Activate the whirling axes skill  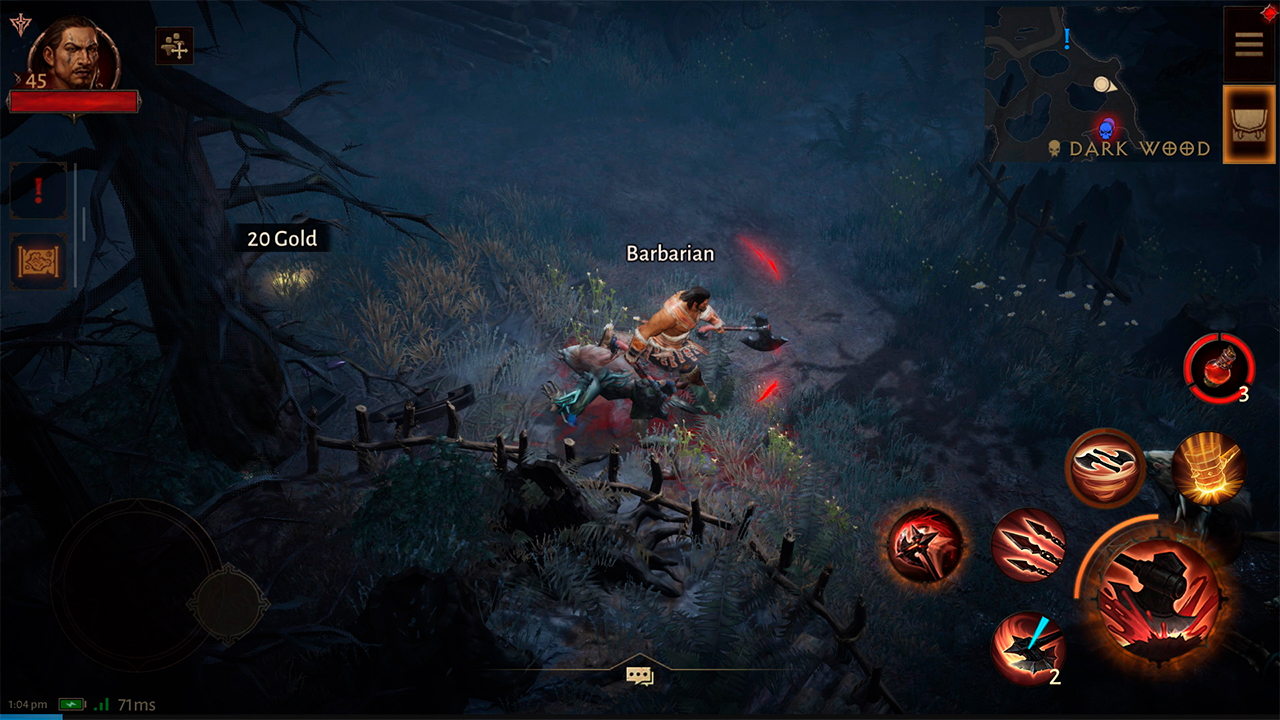click(1104, 468)
